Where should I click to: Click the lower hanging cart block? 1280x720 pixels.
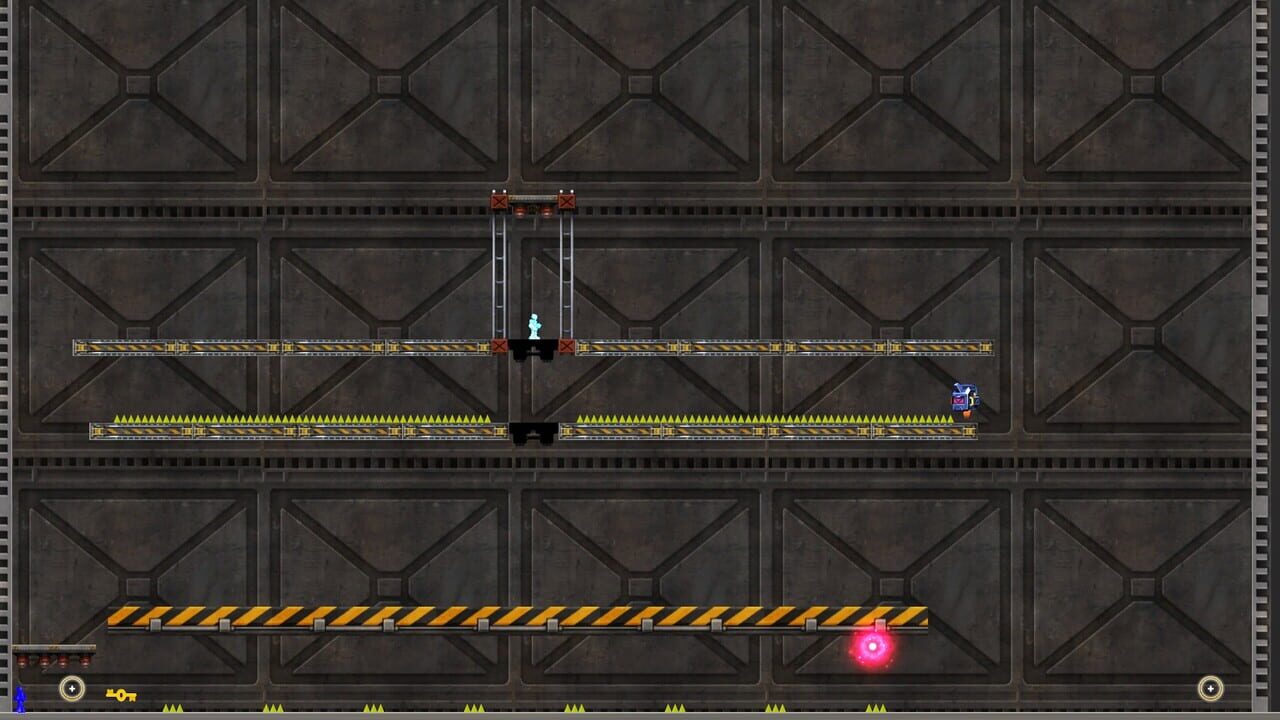pos(534,430)
